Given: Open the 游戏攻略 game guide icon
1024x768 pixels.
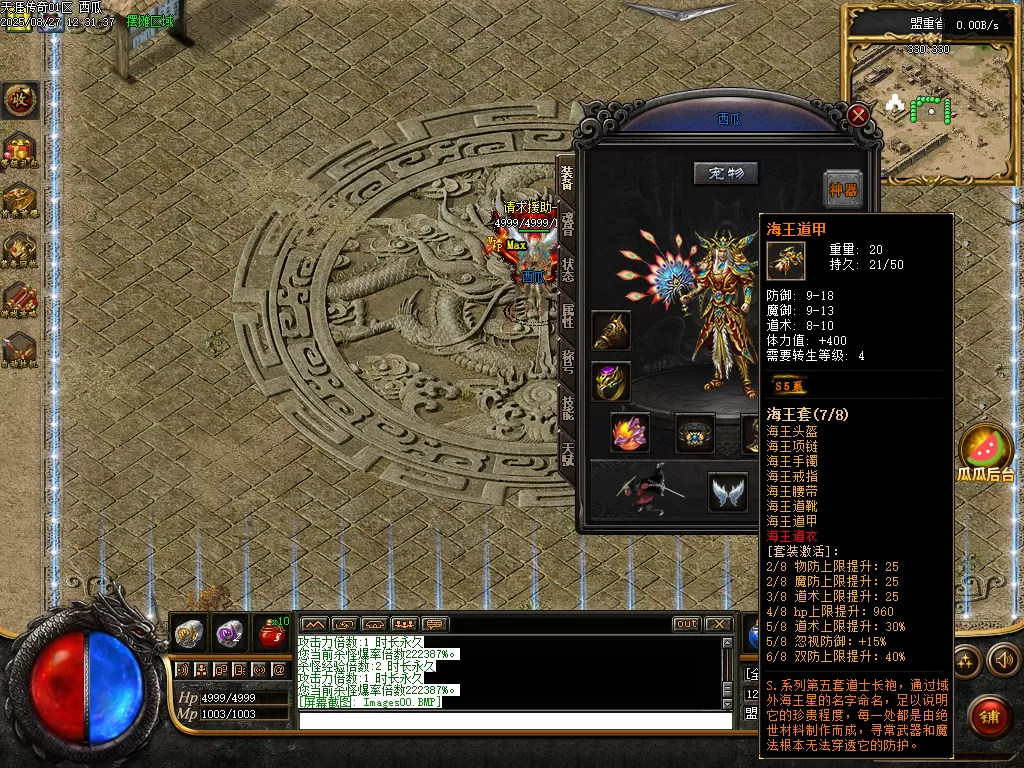Looking at the screenshot, I should (x=19, y=298).
